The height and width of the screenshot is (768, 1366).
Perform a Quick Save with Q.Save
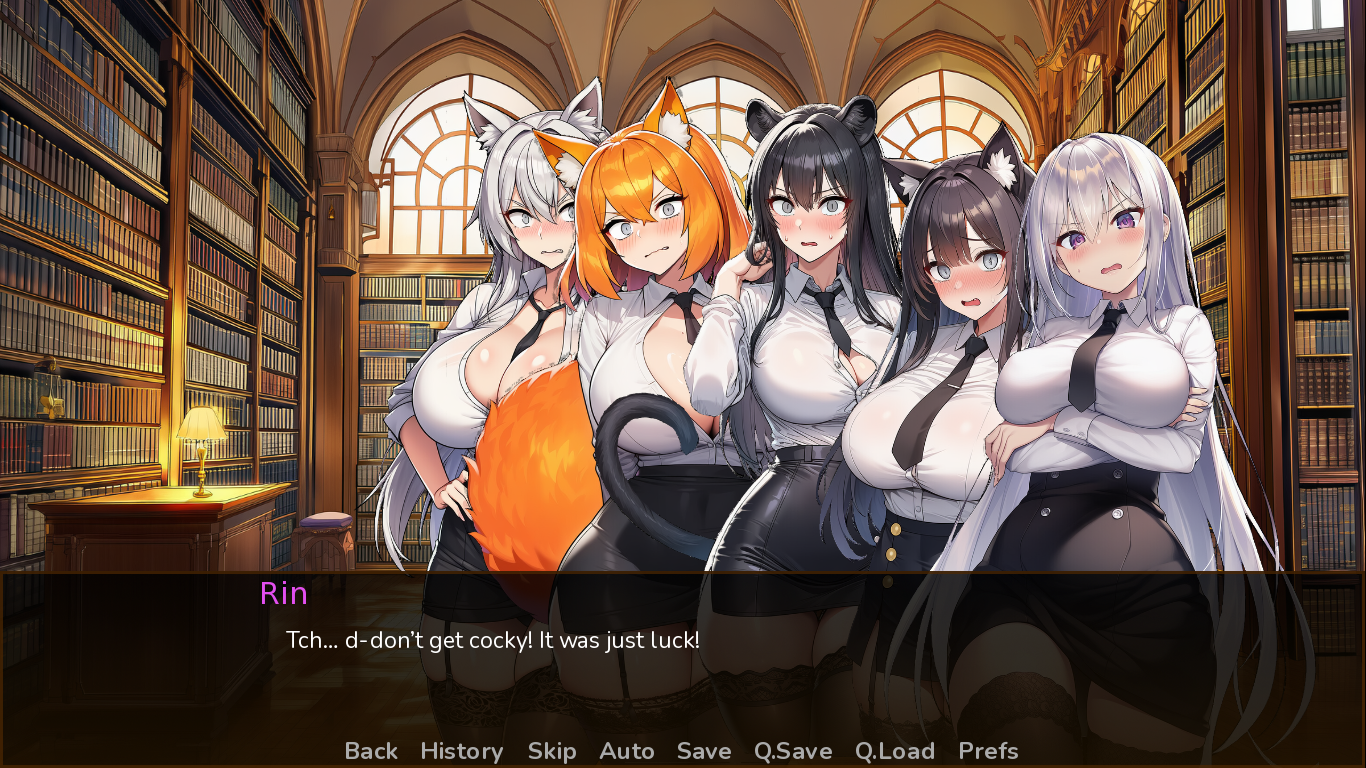791,751
